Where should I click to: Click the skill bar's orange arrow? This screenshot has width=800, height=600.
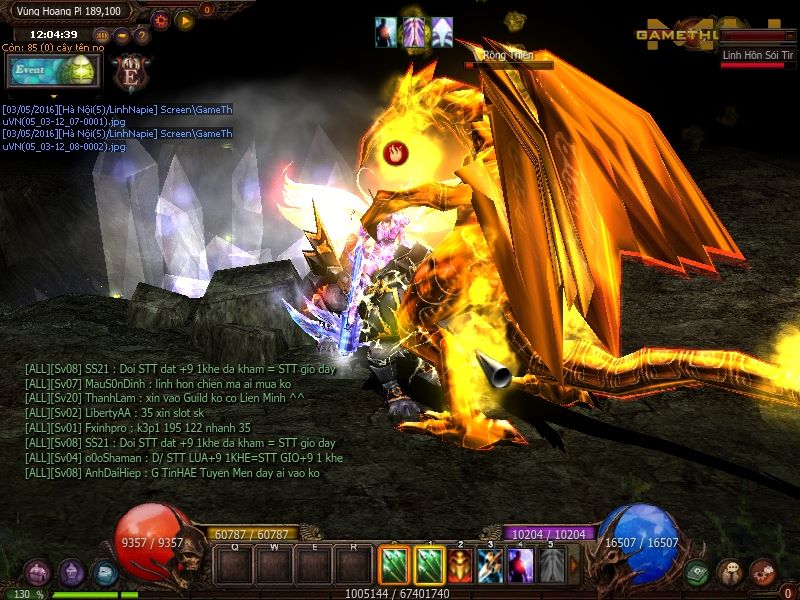[574, 565]
